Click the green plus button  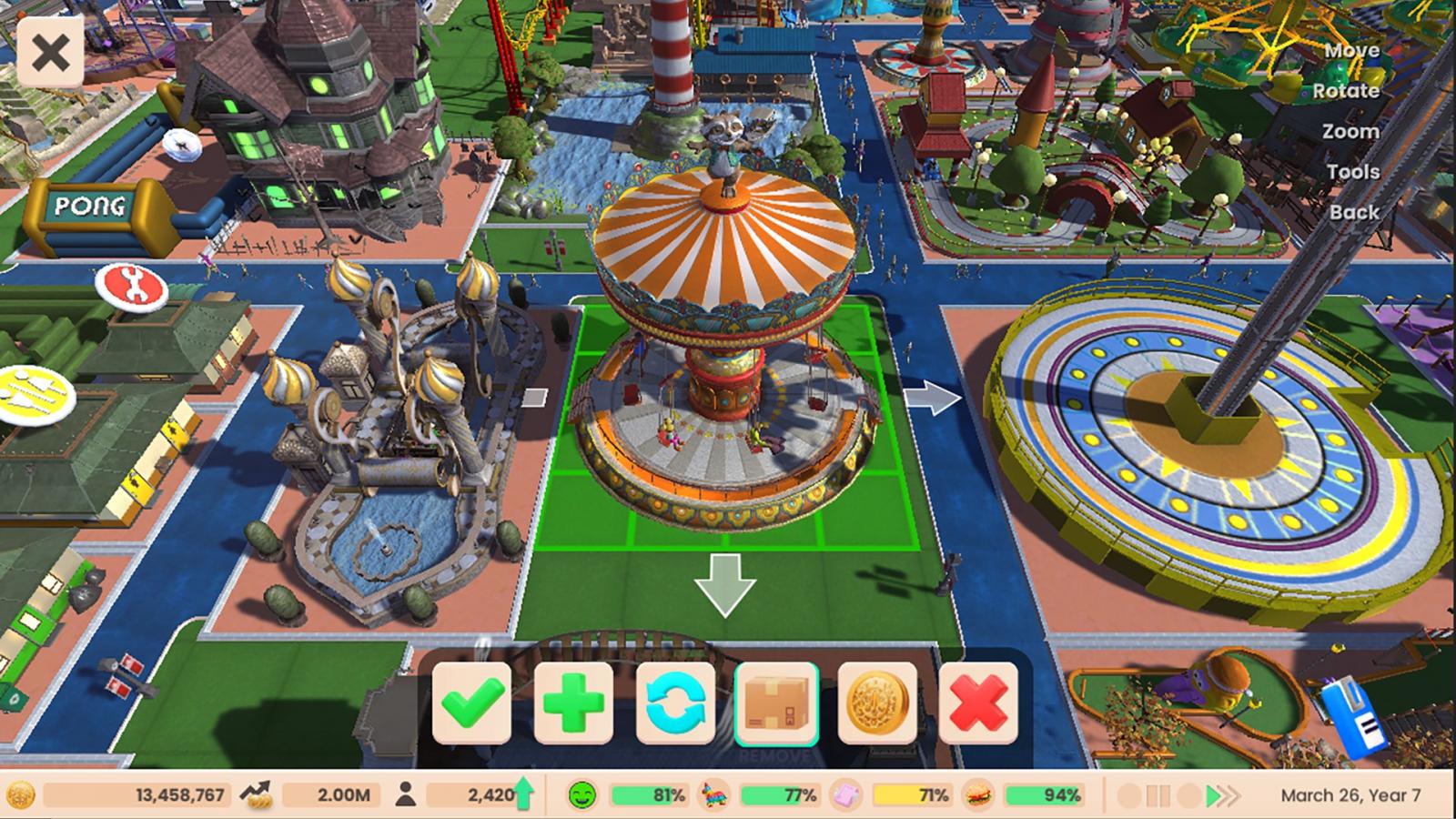(573, 703)
